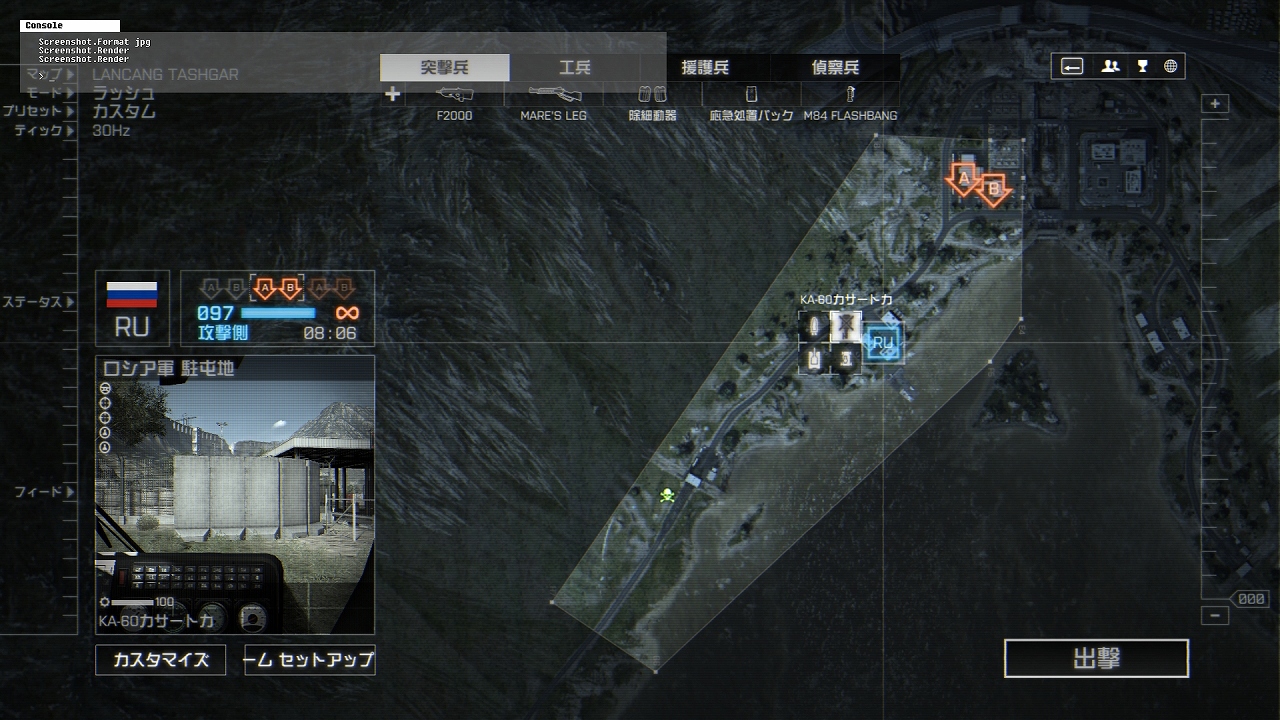The width and height of the screenshot is (1280, 720).
Task: Open the globe icon
Action: click(1170, 67)
